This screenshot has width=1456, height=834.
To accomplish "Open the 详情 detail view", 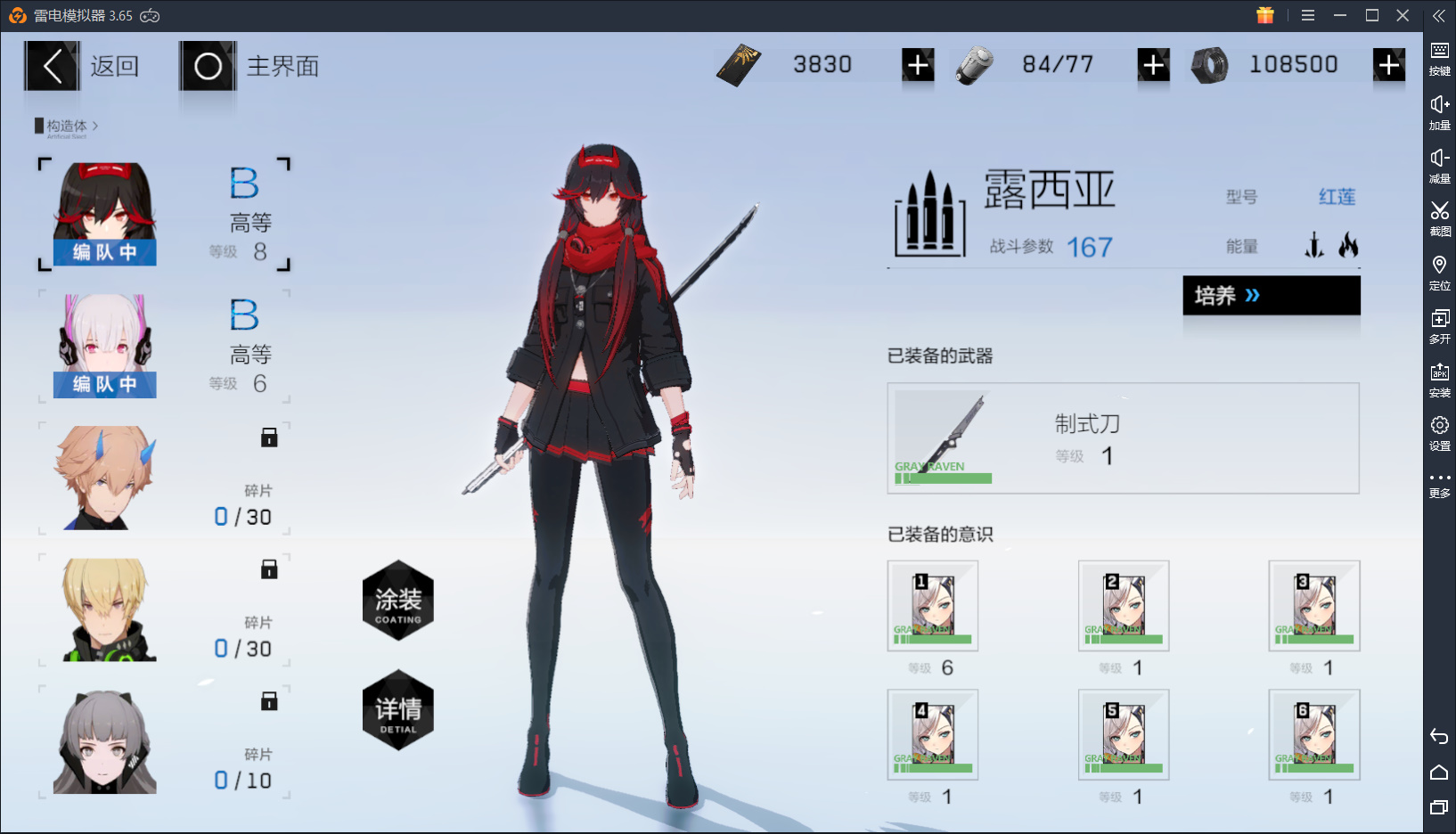I will (x=397, y=709).
